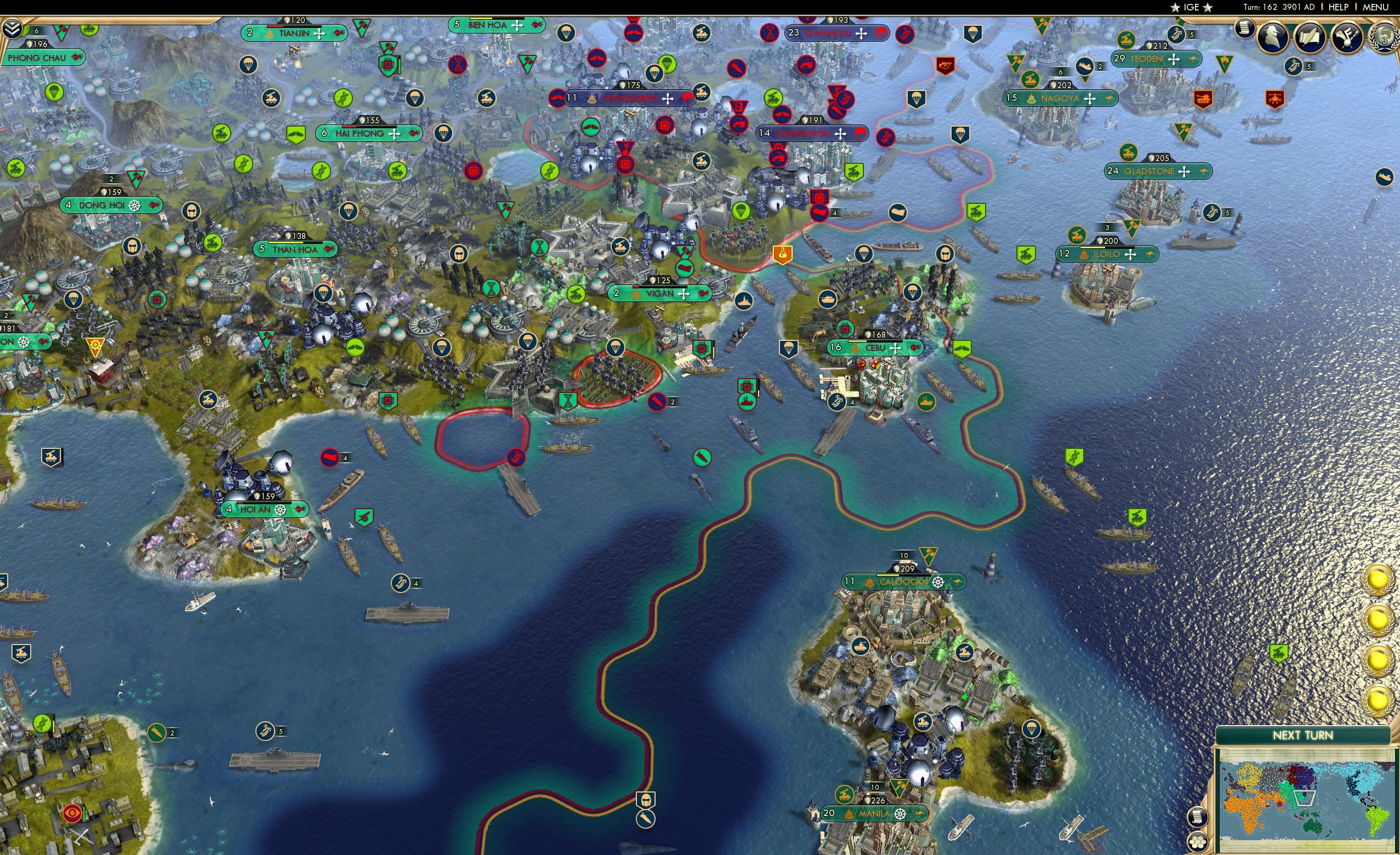Click HELP in the top bar

click(1339, 7)
